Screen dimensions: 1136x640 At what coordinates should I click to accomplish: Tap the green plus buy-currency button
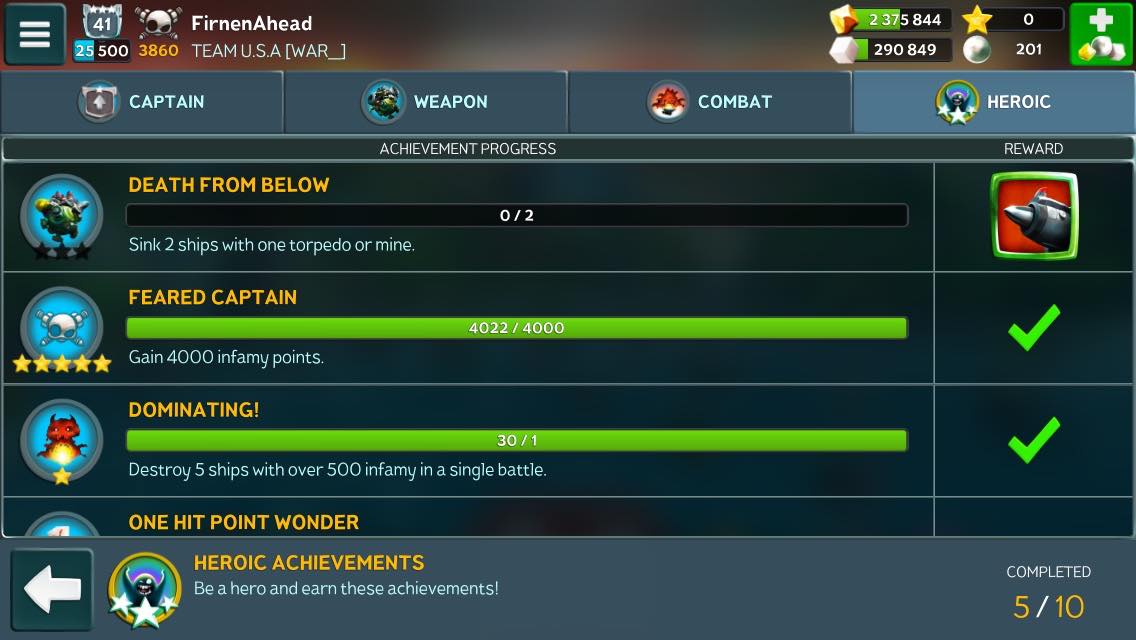(1101, 35)
